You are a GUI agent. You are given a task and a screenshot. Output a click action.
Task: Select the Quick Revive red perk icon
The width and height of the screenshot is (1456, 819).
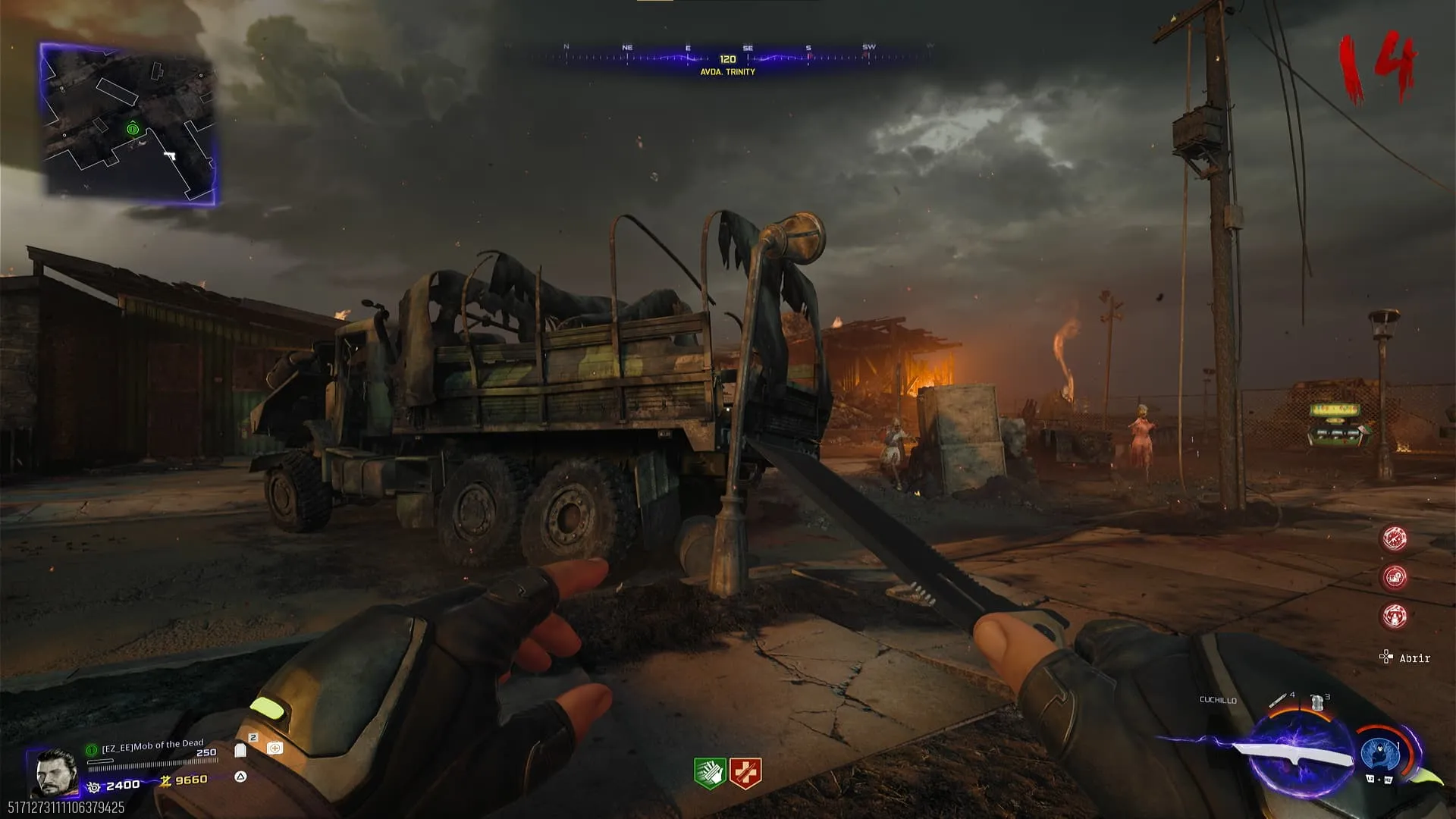click(x=745, y=773)
